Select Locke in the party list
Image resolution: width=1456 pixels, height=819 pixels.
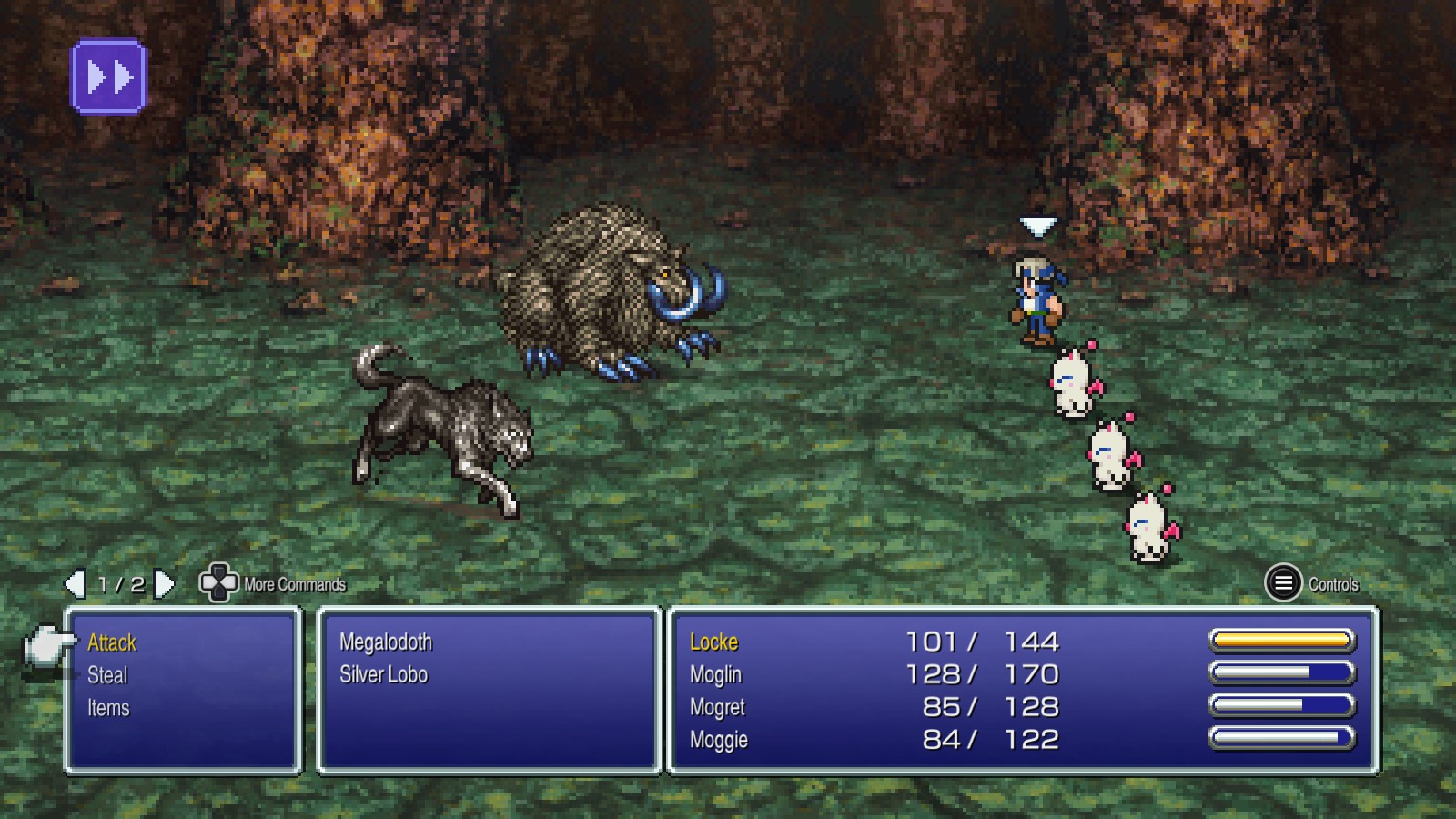tap(714, 642)
